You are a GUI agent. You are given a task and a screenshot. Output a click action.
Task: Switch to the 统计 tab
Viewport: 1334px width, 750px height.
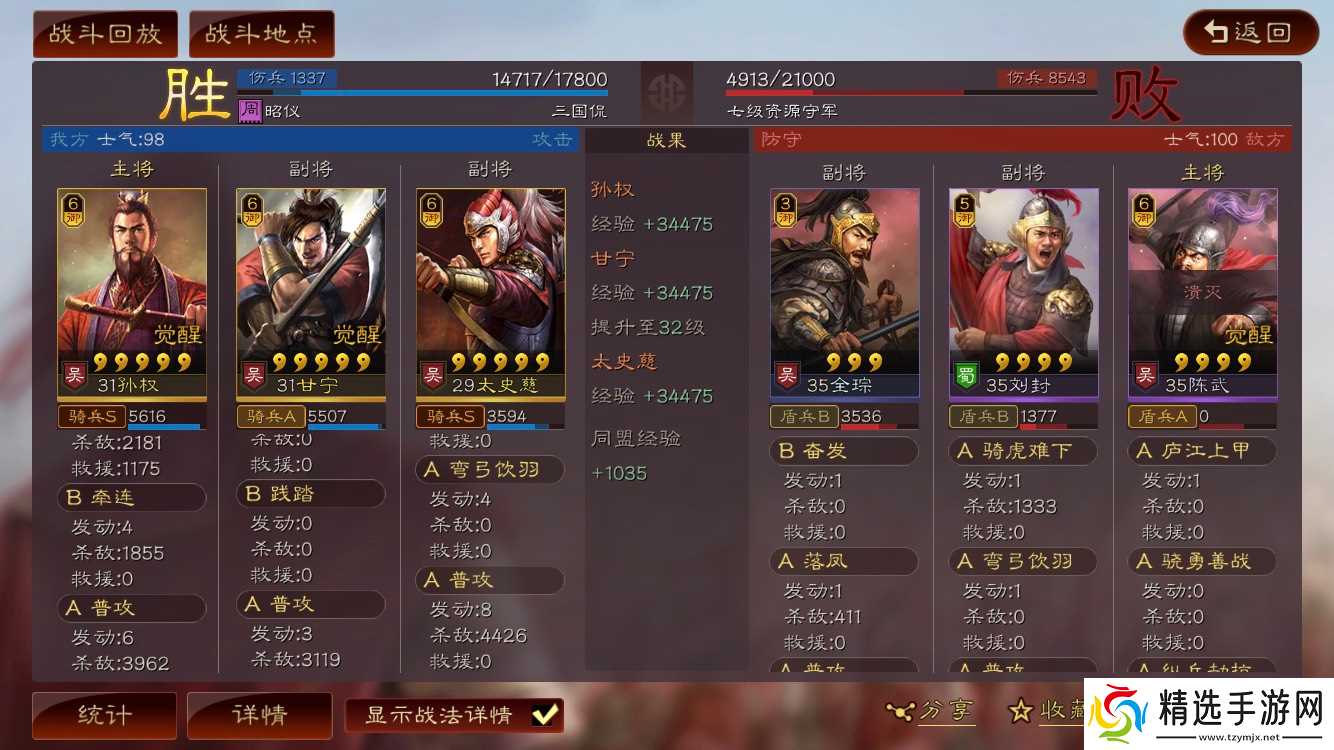103,715
